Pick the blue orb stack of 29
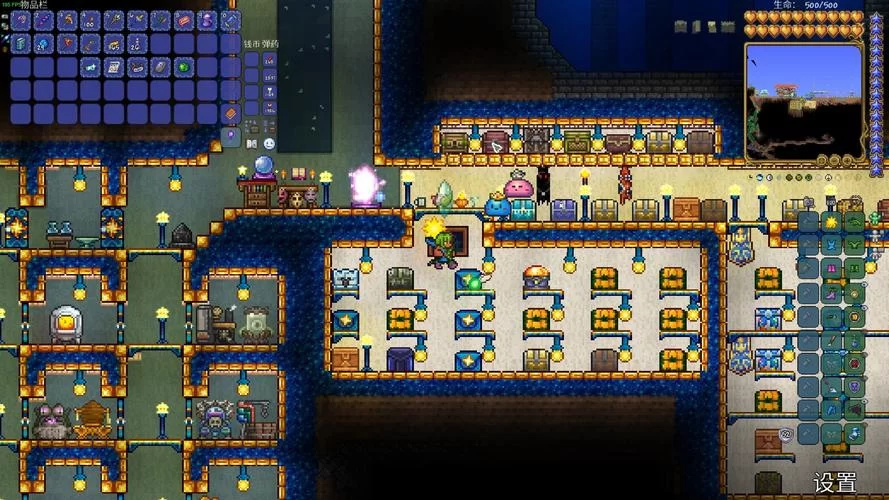 pyautogui.click(x=43, y=43)
